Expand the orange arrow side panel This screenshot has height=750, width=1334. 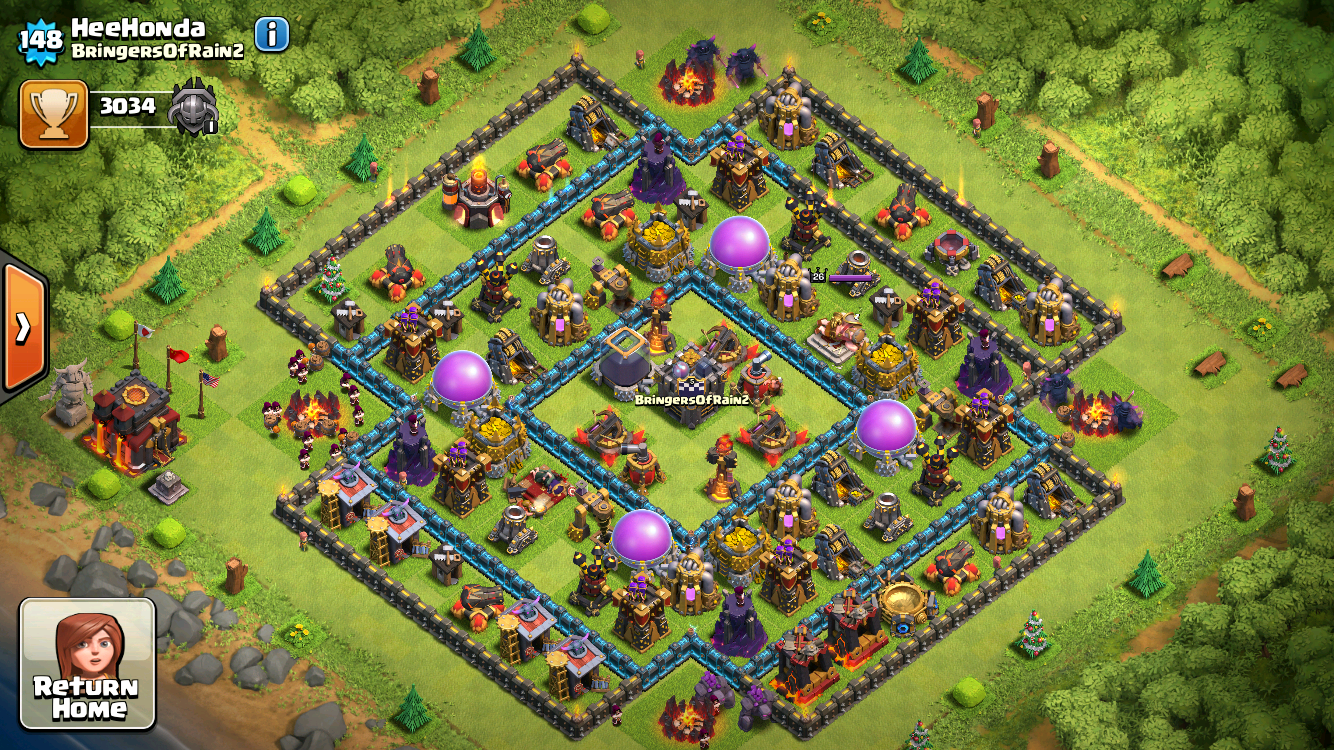tap(22, 328)
